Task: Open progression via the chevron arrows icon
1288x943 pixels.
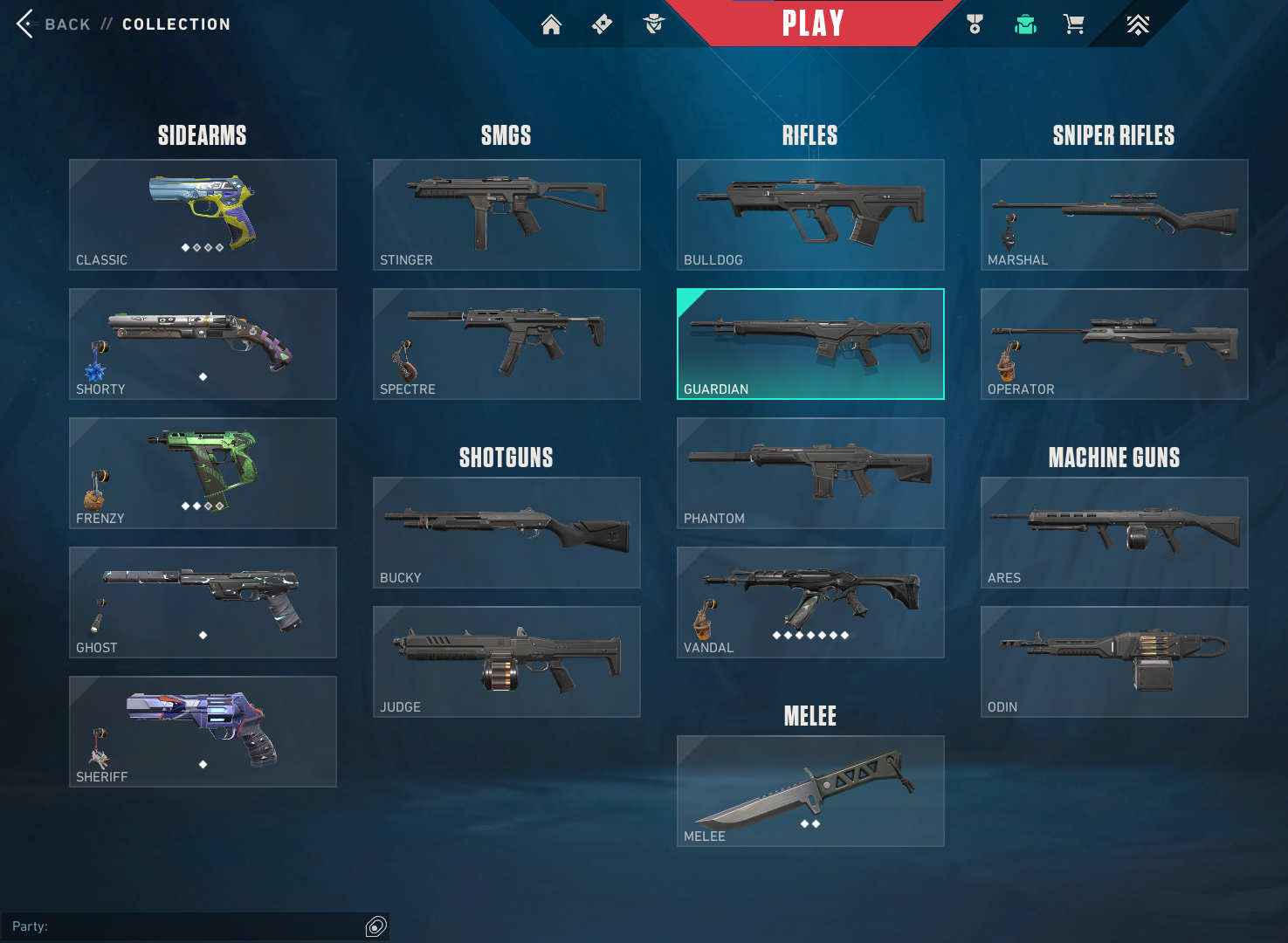Action: (1137, 24)
